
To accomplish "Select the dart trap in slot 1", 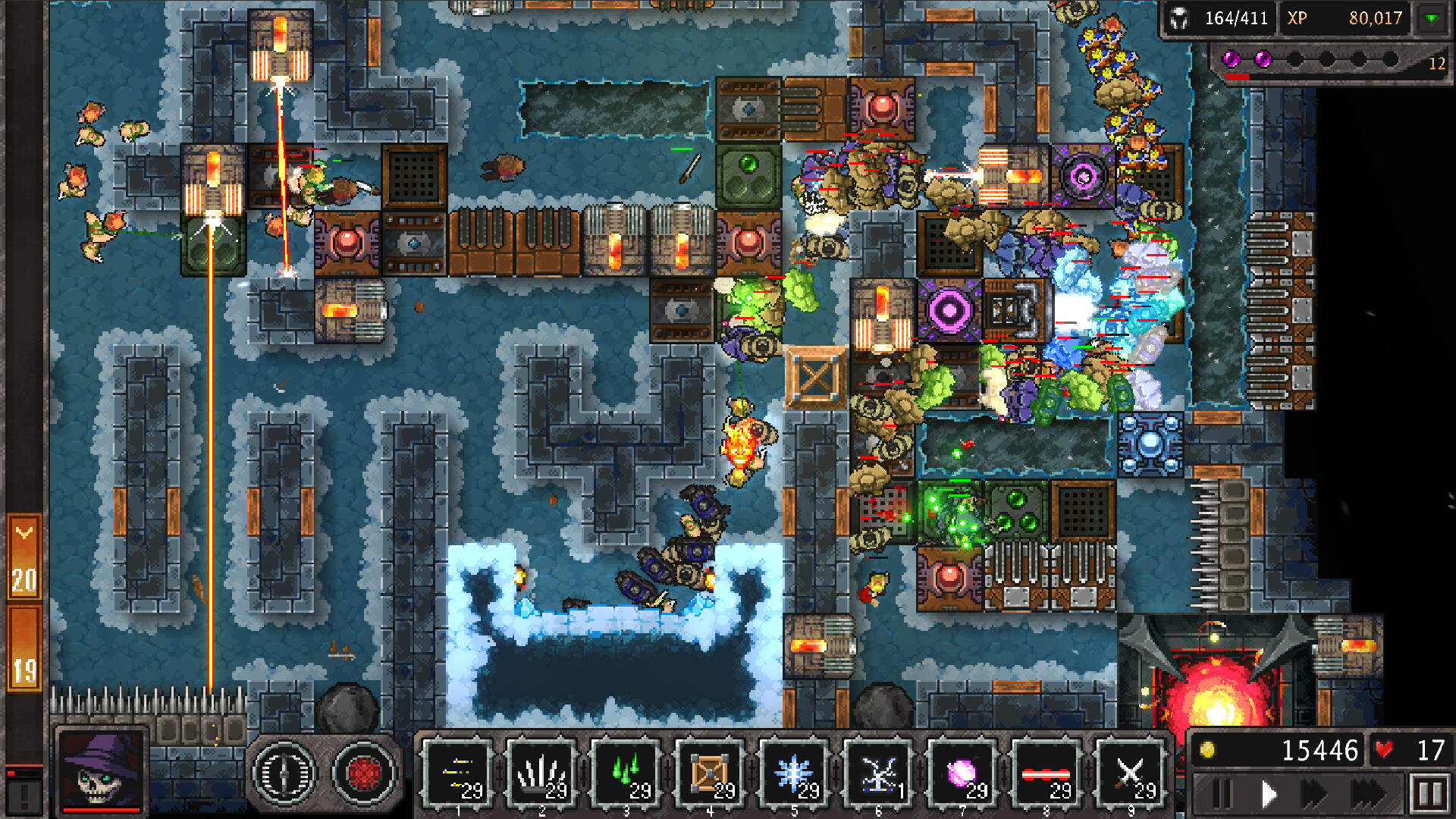I will pyautogui.click(x=459, y=770).
